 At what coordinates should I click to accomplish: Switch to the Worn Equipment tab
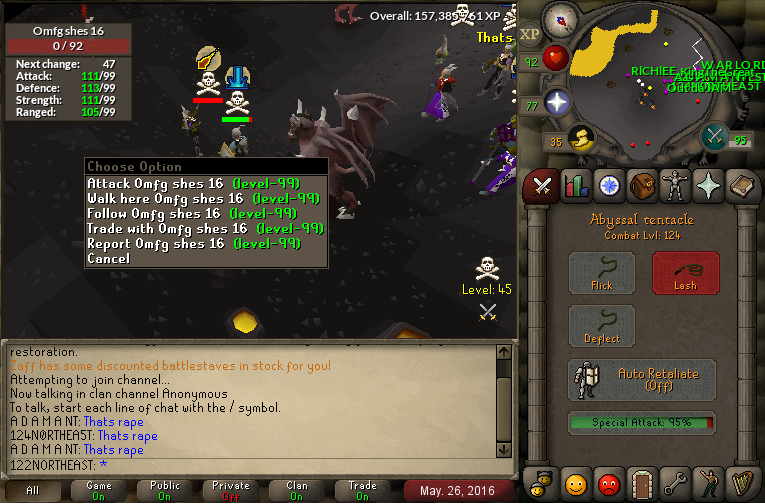674,185
